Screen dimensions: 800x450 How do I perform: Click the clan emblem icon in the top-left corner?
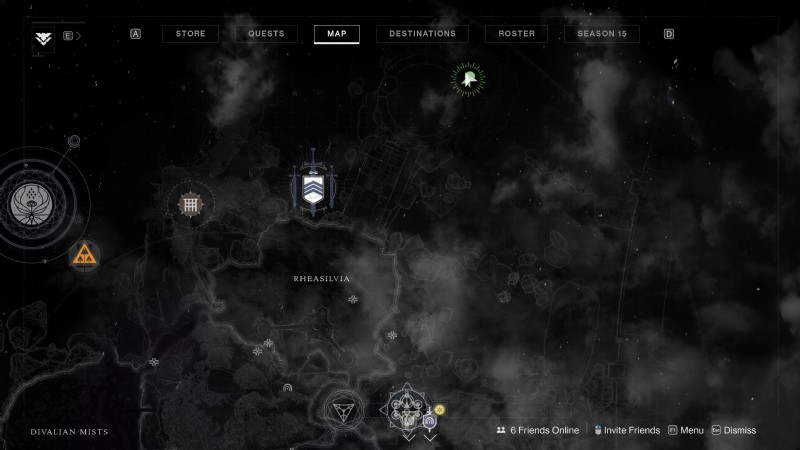43,38
